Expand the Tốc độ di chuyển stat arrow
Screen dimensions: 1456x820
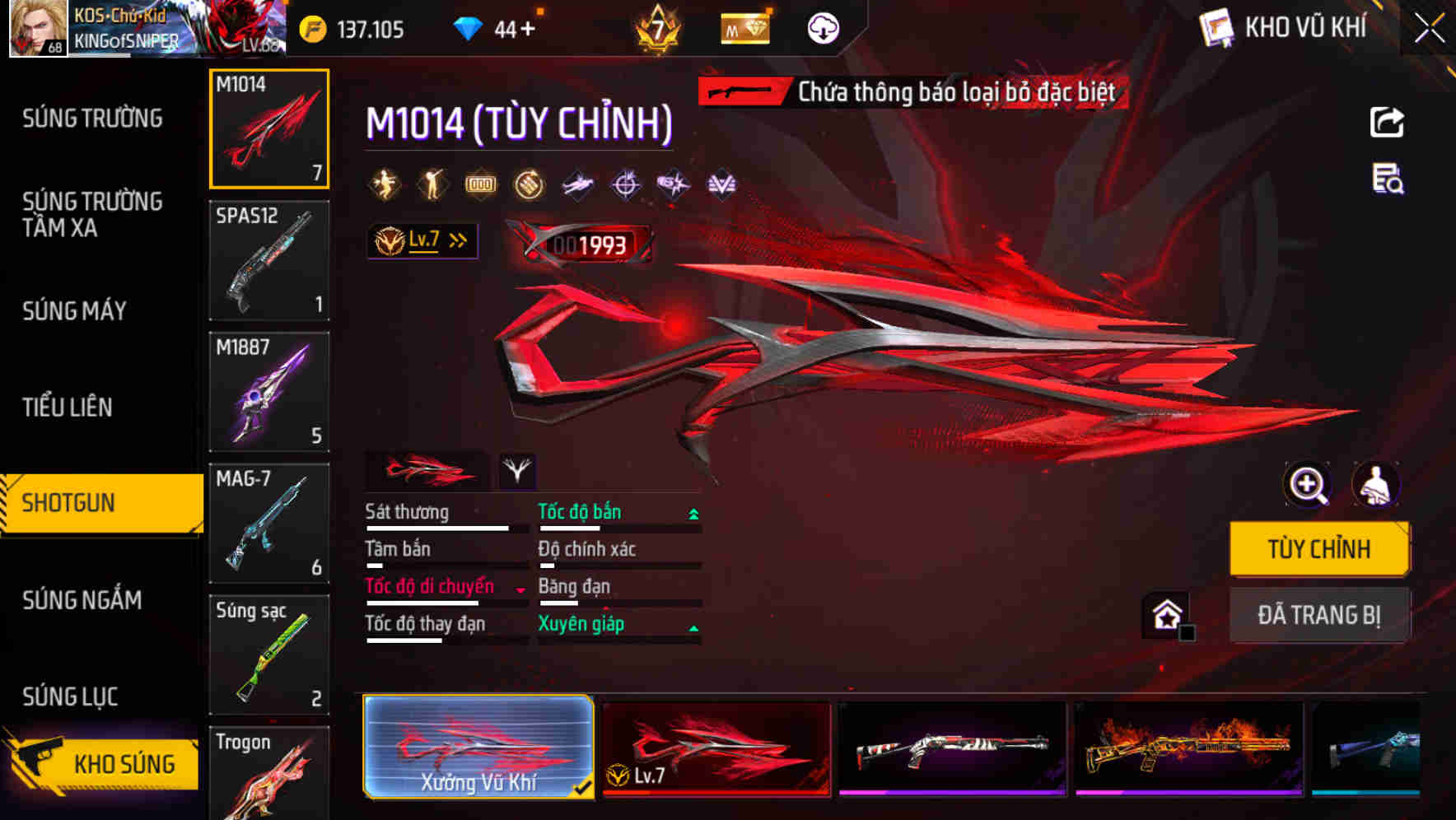[x=519, y=588]
